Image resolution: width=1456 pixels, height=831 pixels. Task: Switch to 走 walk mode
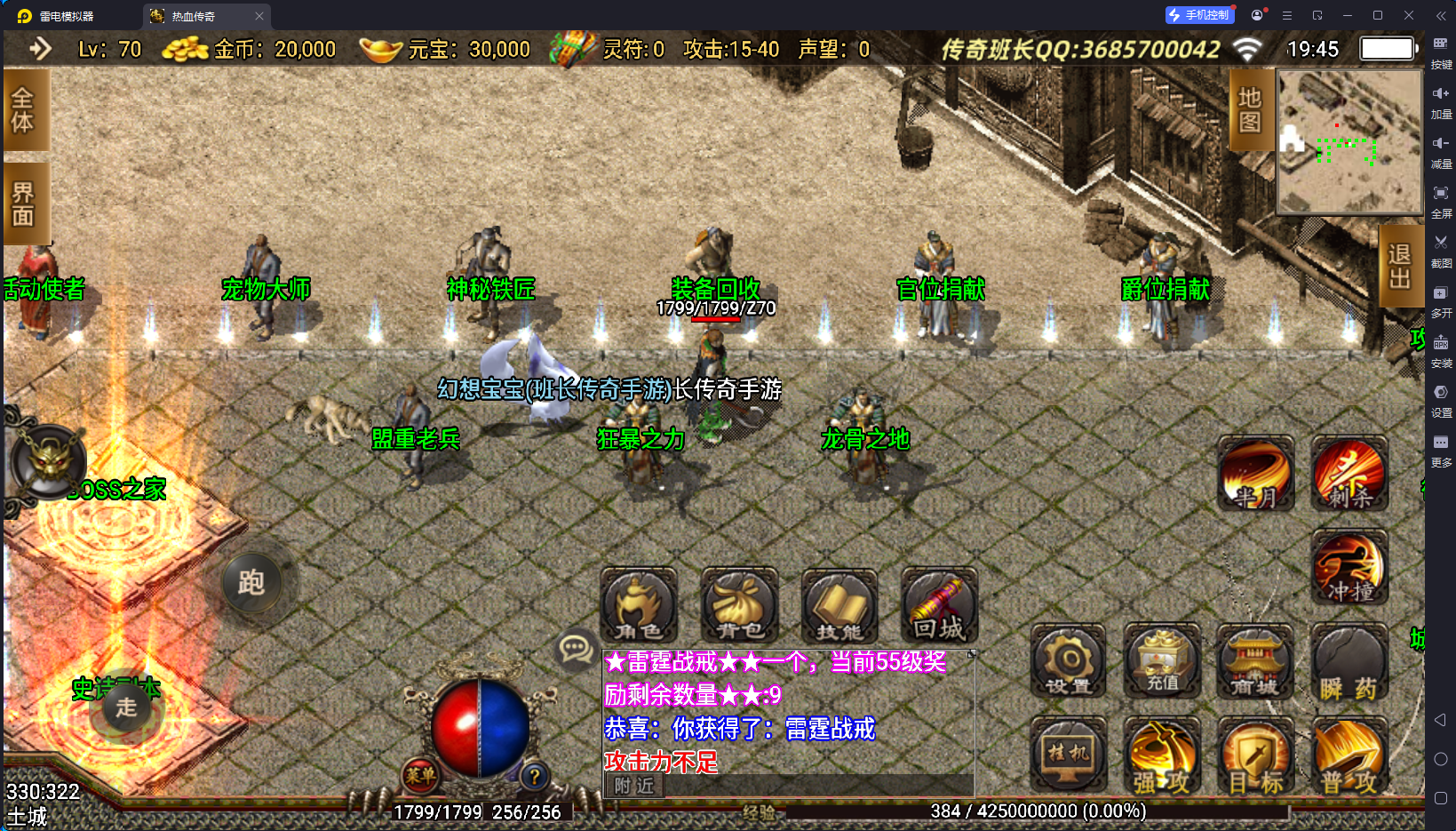point(124,709)
